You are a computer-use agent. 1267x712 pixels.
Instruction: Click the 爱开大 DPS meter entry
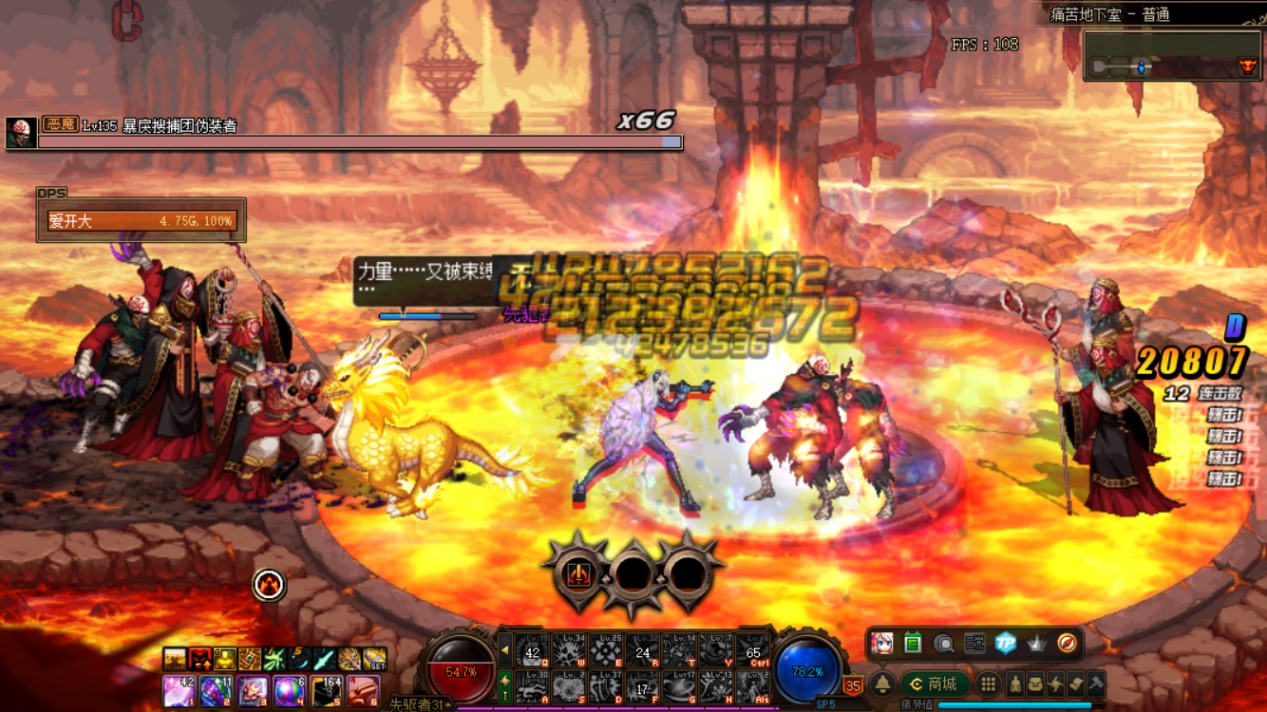(141, 221)
